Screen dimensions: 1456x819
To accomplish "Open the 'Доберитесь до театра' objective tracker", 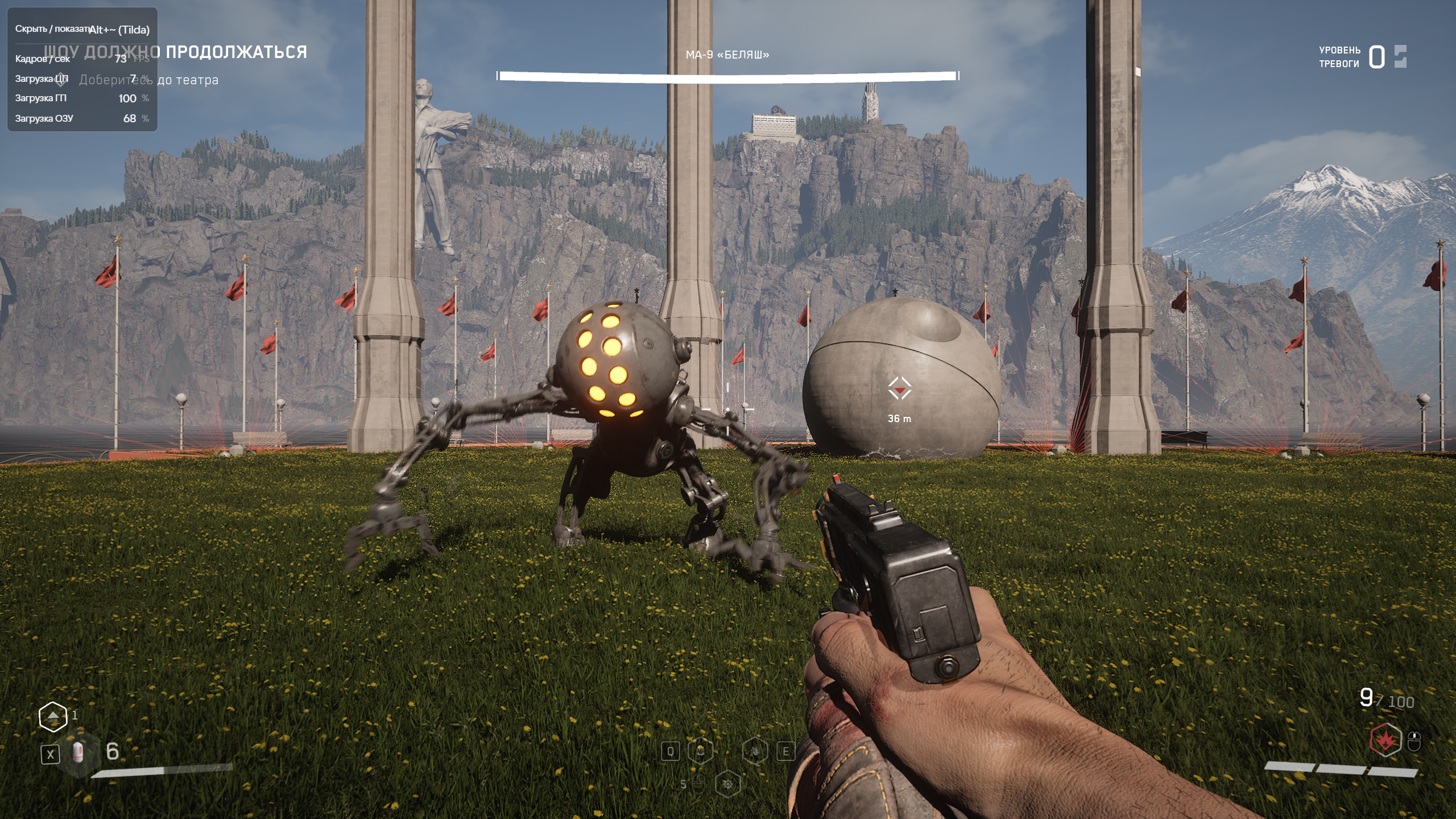I will point(149,80).
